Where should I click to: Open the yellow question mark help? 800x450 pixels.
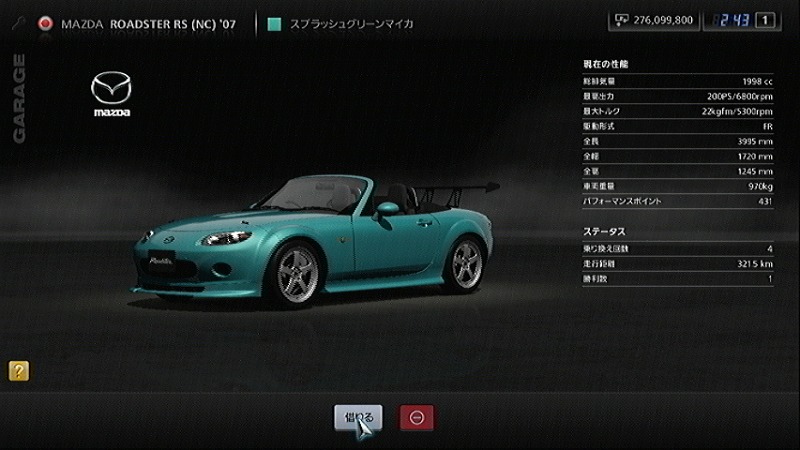click(x=18, y=371)
